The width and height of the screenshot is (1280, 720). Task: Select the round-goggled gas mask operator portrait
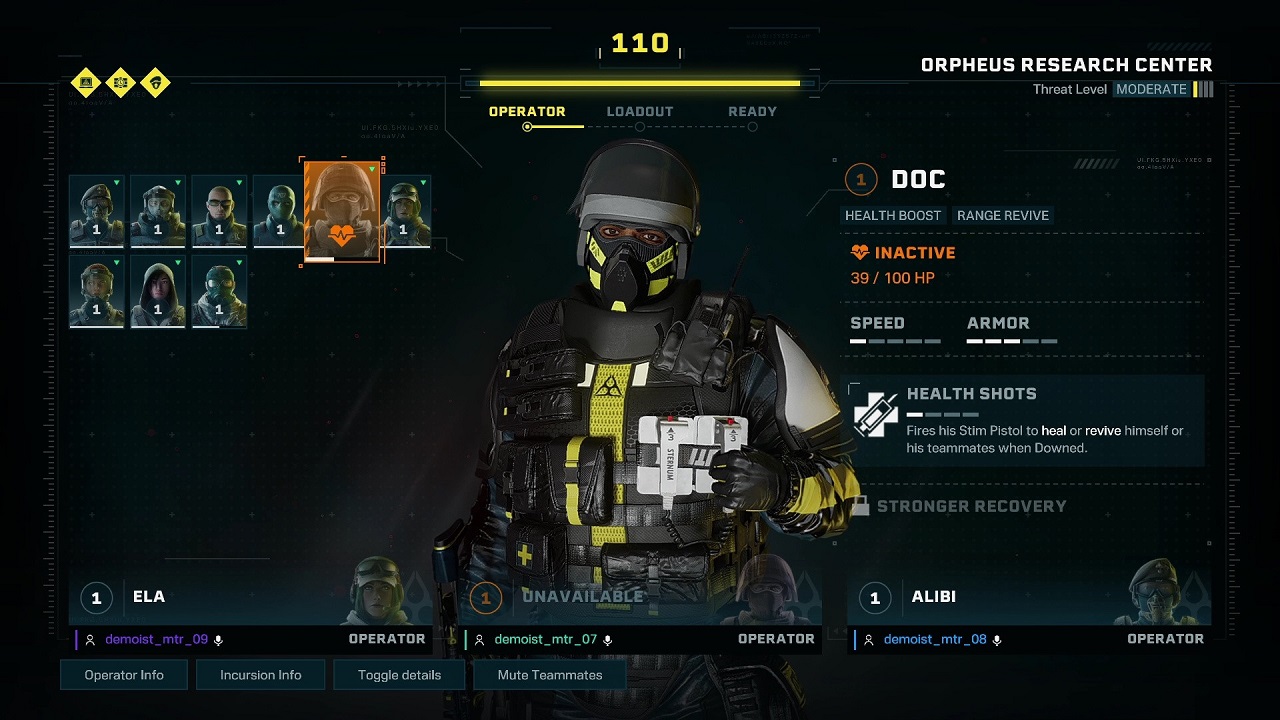tap(218, 291)
